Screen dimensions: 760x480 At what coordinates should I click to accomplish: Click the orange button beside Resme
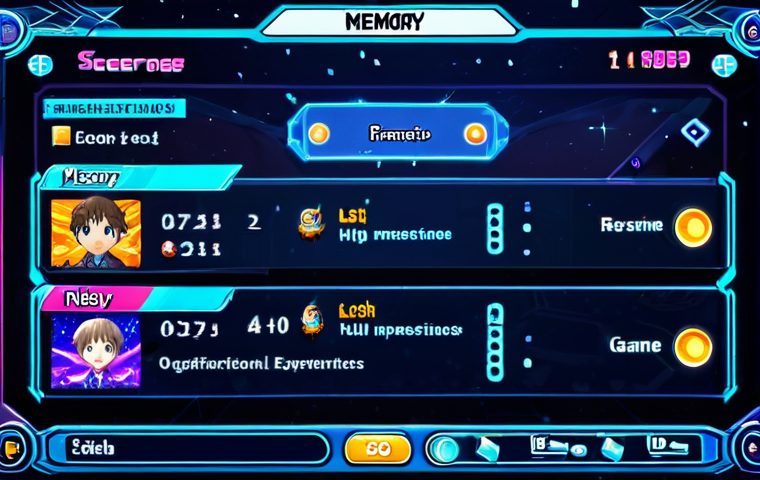[693, 227]
